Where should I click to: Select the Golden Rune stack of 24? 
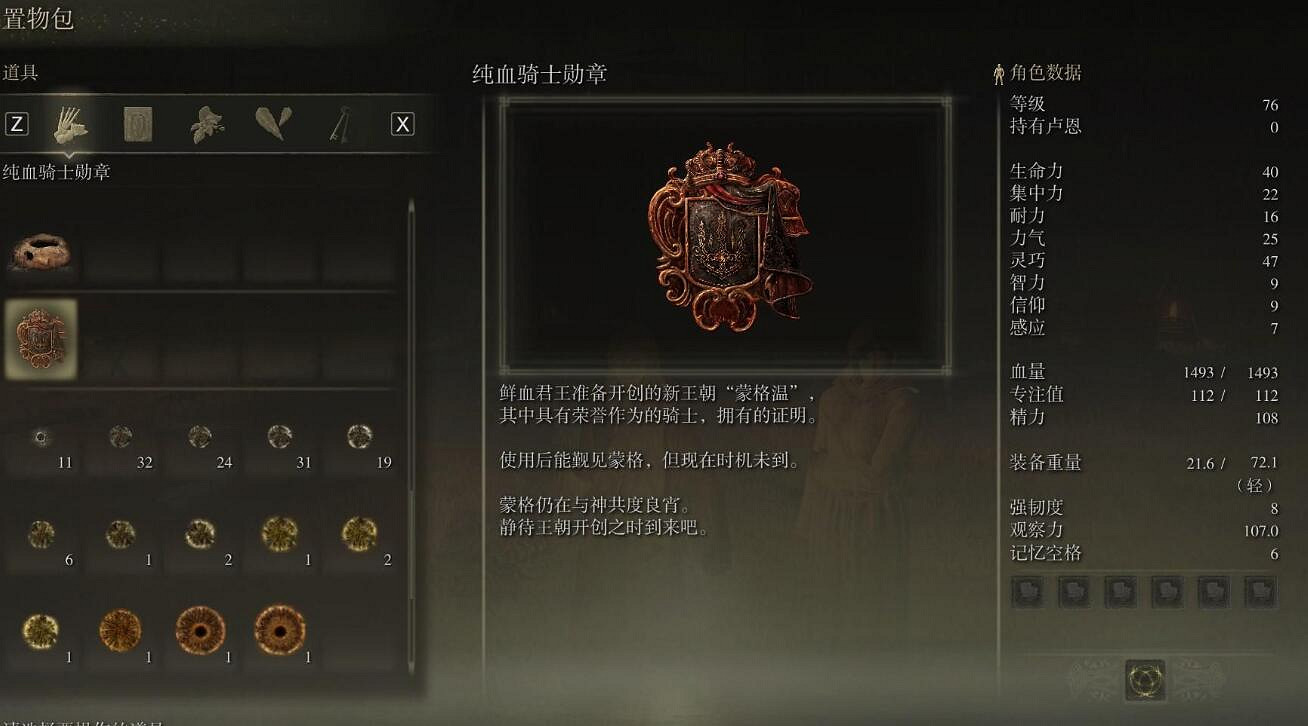[199, 438]
